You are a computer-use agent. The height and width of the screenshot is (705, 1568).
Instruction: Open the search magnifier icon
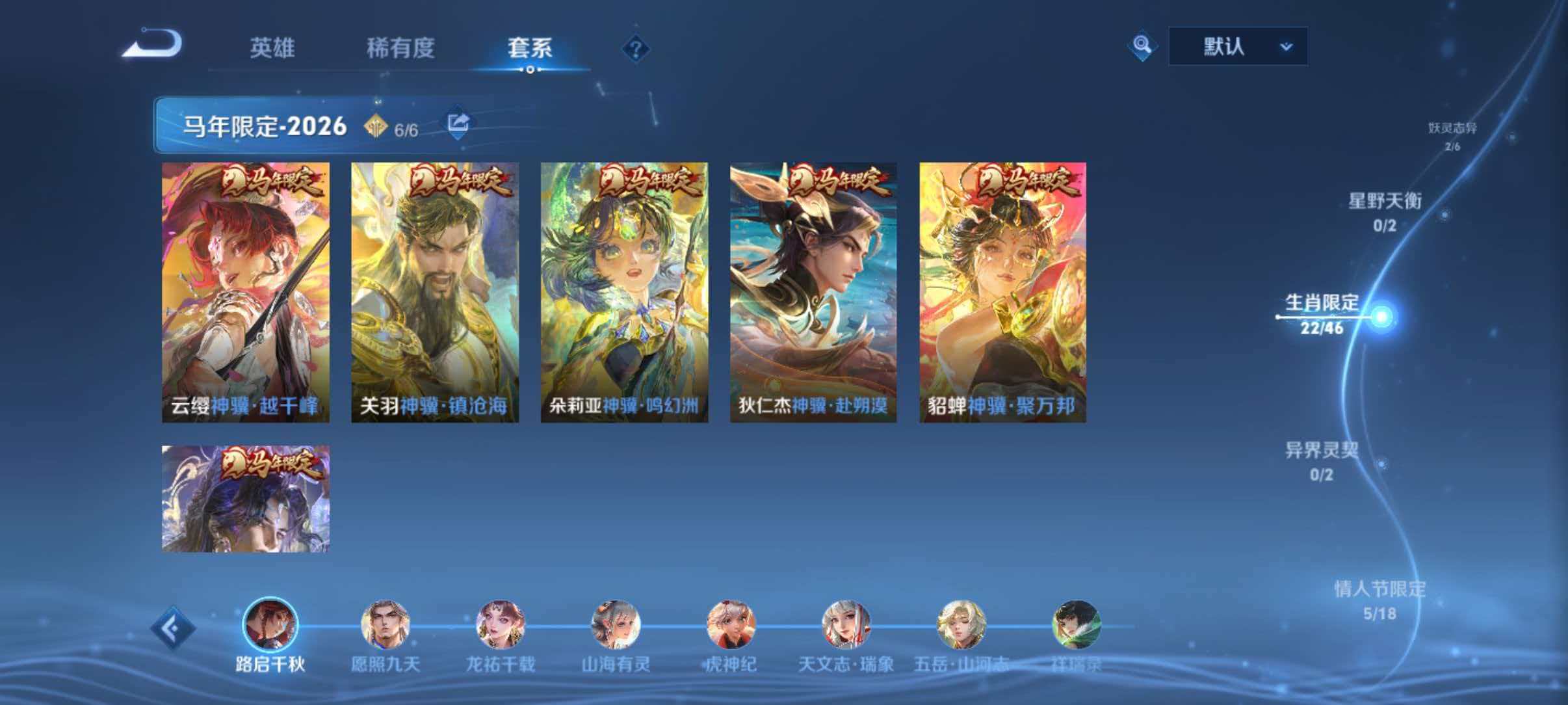pyautogui.click(x=1142, y=46)
